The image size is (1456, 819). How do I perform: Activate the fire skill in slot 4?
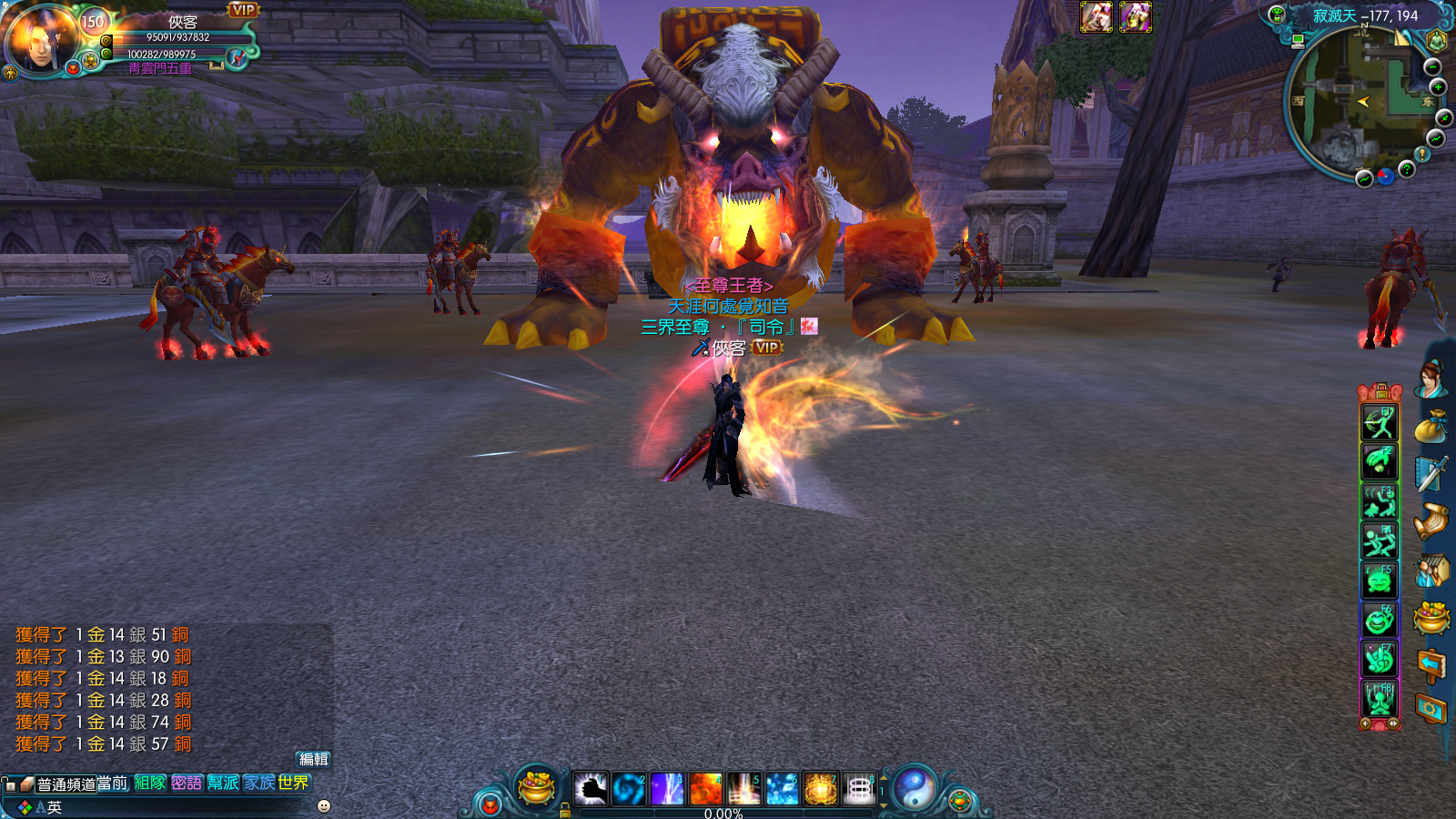(x=705, y=789)
